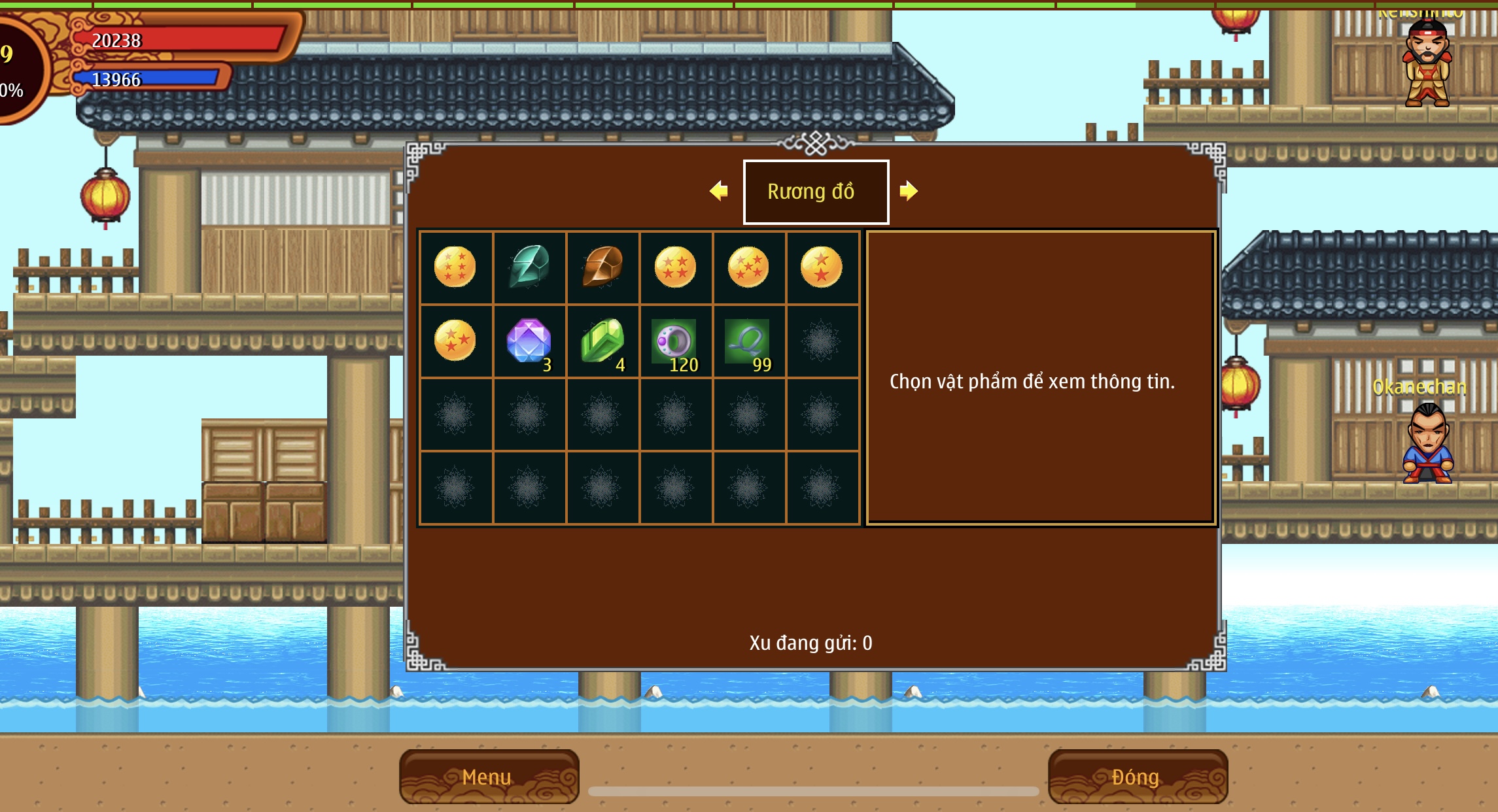Select the brown crystal stone
The width and height of the screenshot is (1498, 812).
[x=602, y=267]
